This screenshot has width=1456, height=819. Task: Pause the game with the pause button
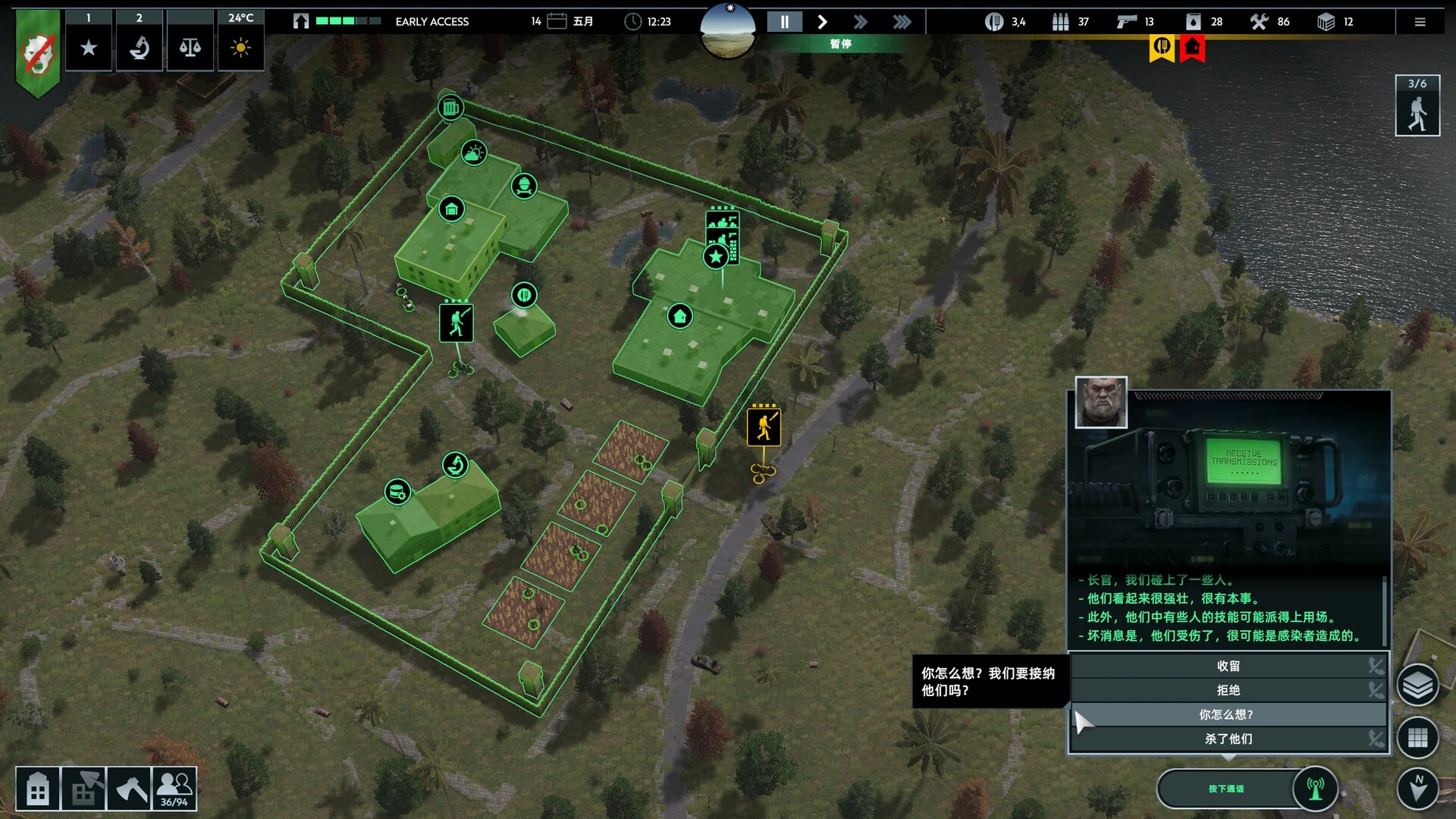(785, 22)
